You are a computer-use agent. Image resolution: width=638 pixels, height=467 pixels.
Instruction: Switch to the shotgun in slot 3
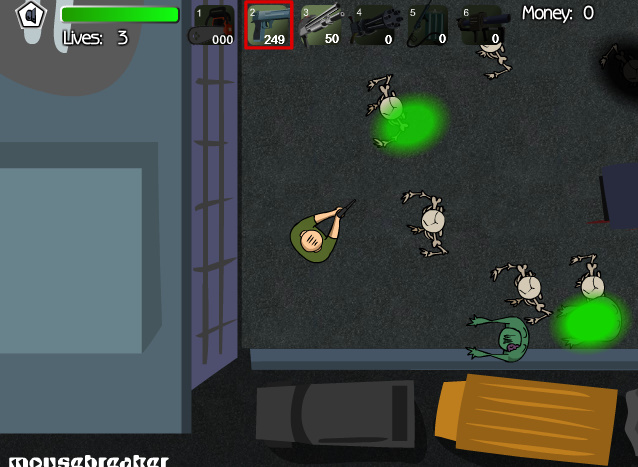coord(322,25)
